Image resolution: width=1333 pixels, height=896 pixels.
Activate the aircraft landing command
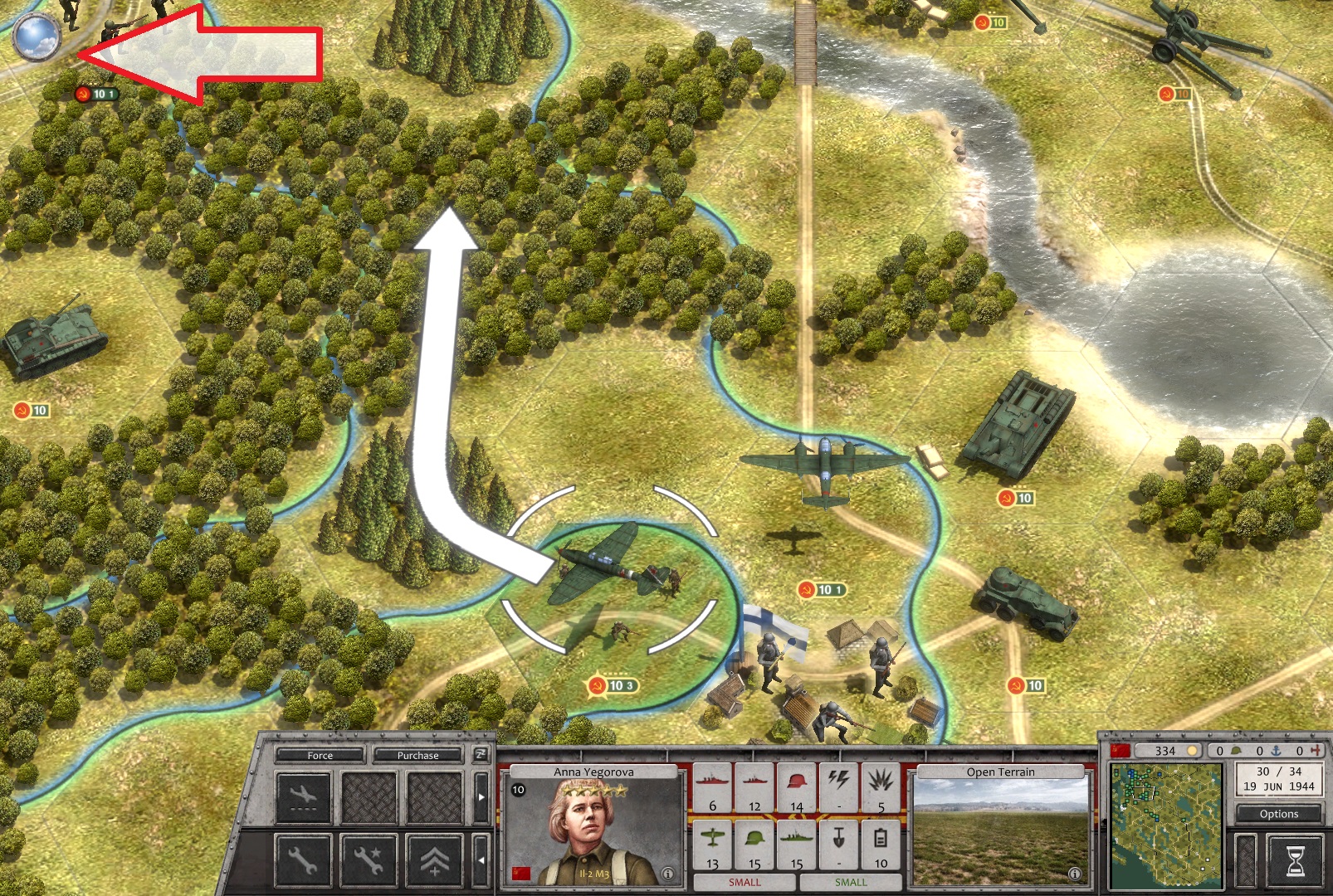point(303,797)
